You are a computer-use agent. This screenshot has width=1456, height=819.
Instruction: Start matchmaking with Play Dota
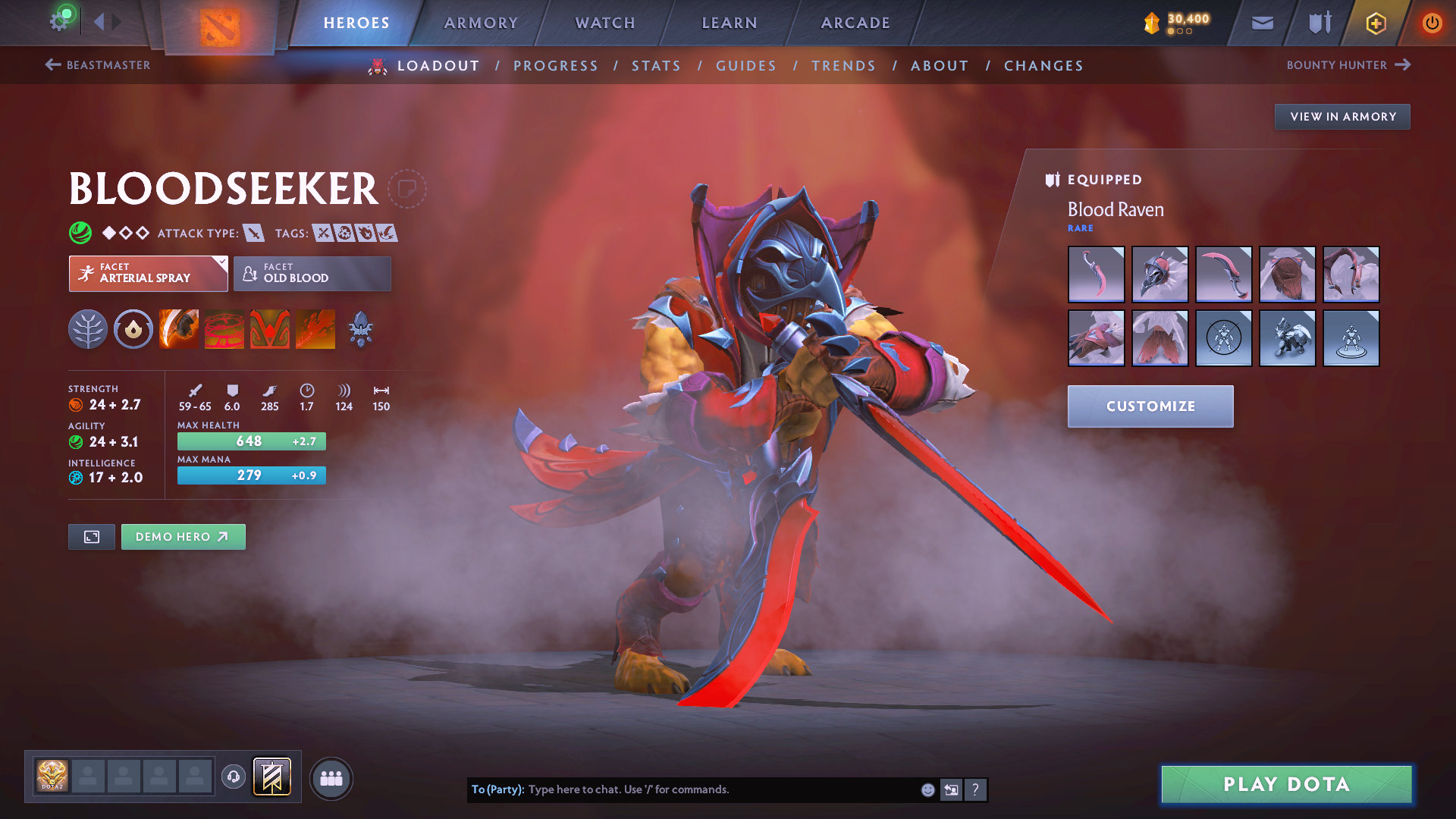1286,784
